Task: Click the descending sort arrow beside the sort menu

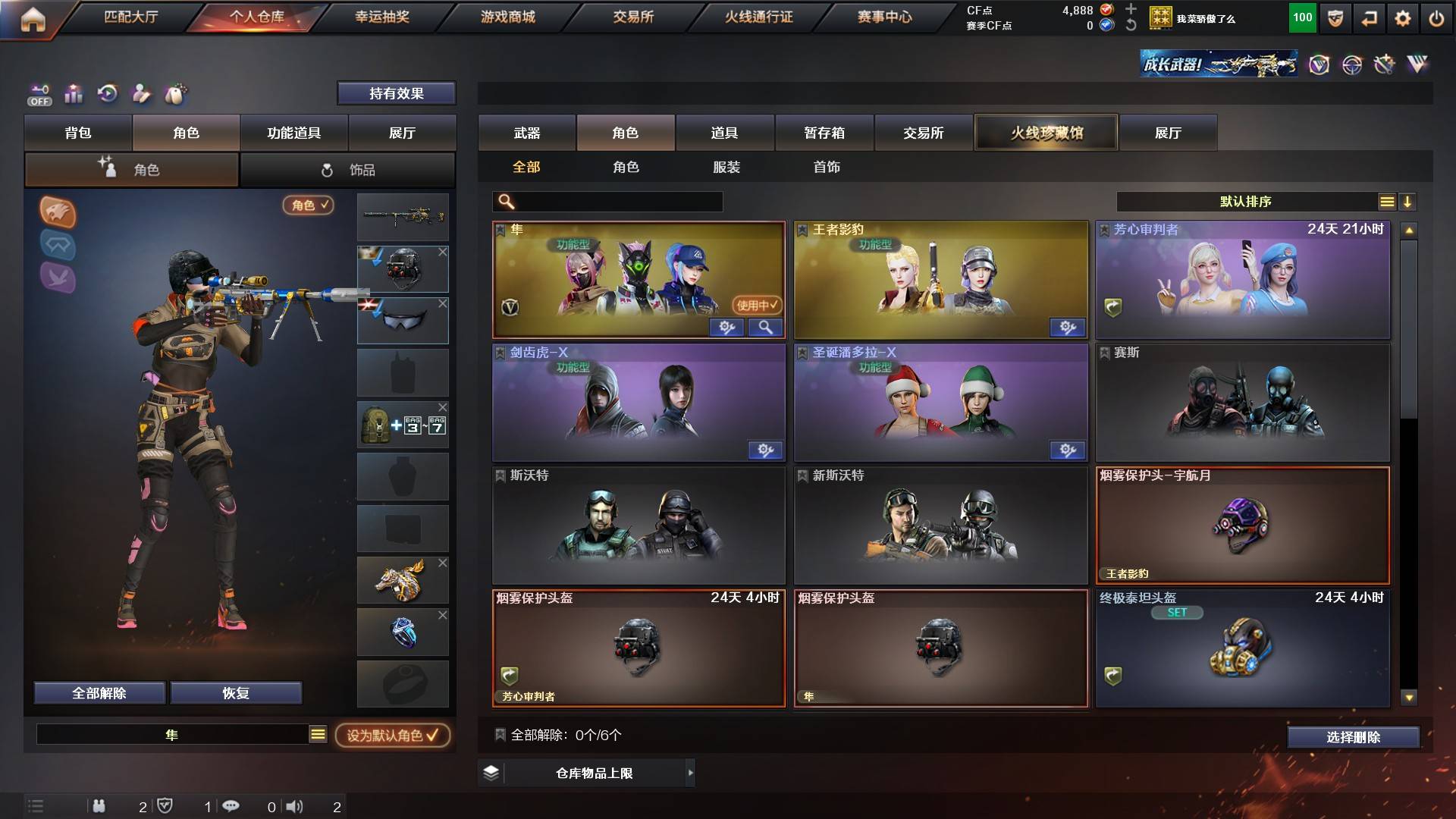Action: coord(1409,202)
